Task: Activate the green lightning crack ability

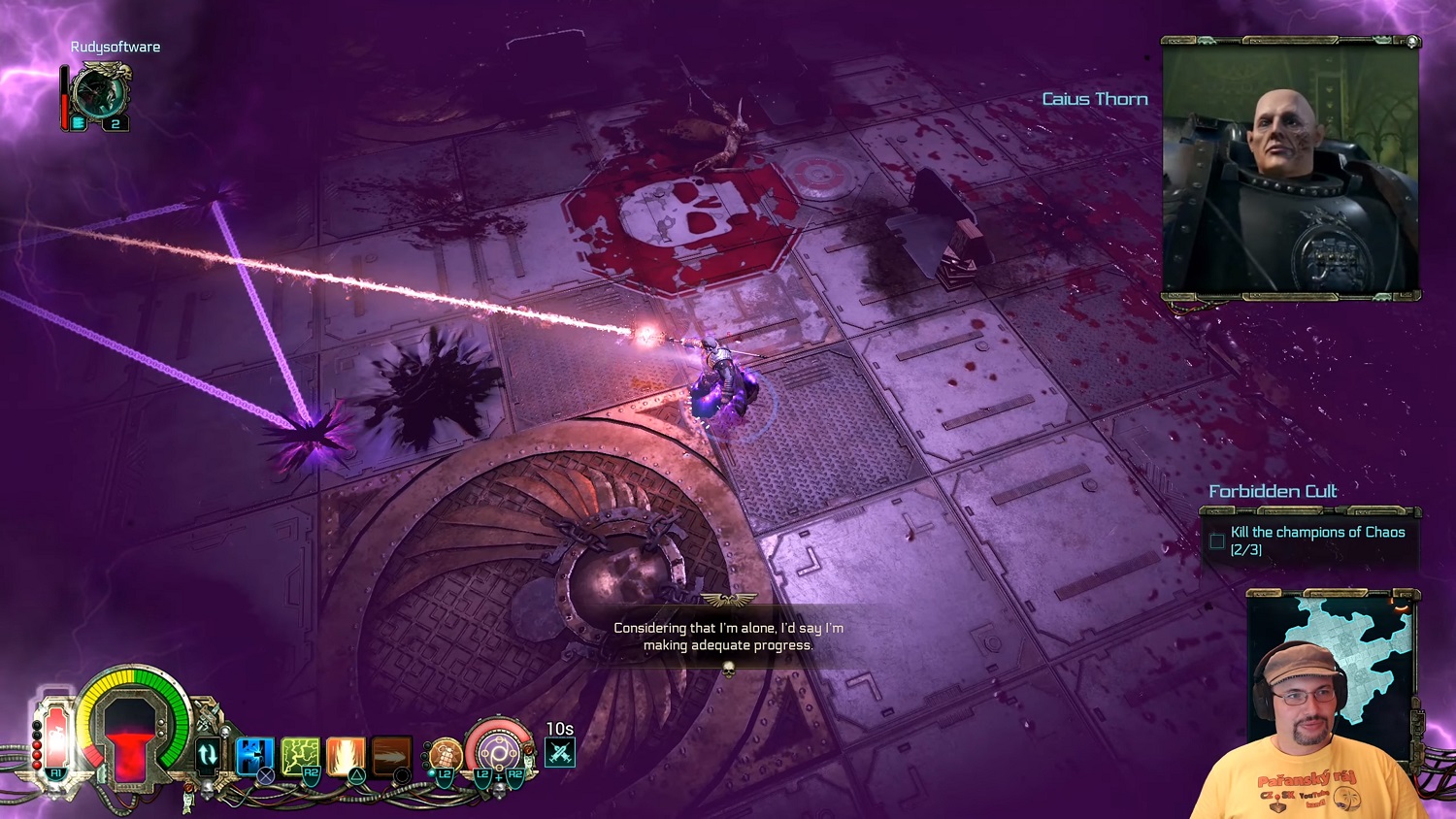Action: pos(300,755)
